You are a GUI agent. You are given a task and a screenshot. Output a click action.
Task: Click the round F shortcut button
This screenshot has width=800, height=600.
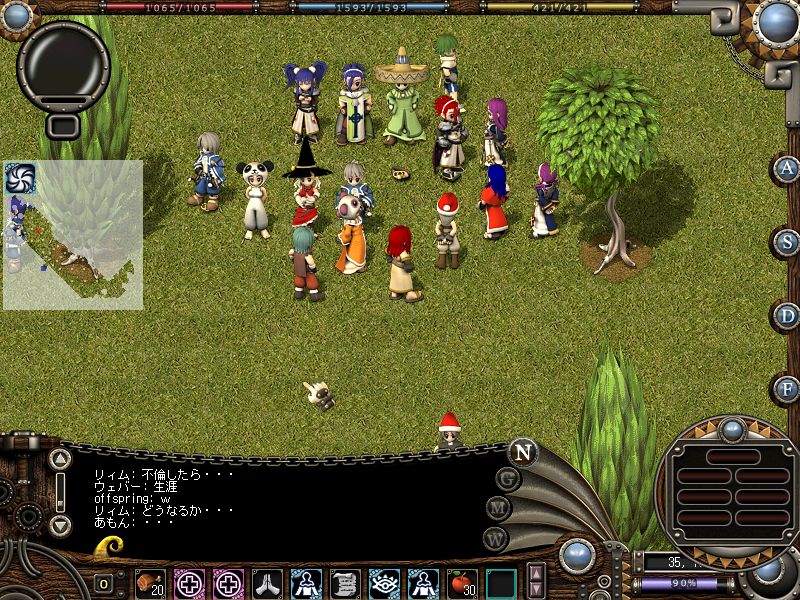787,388
